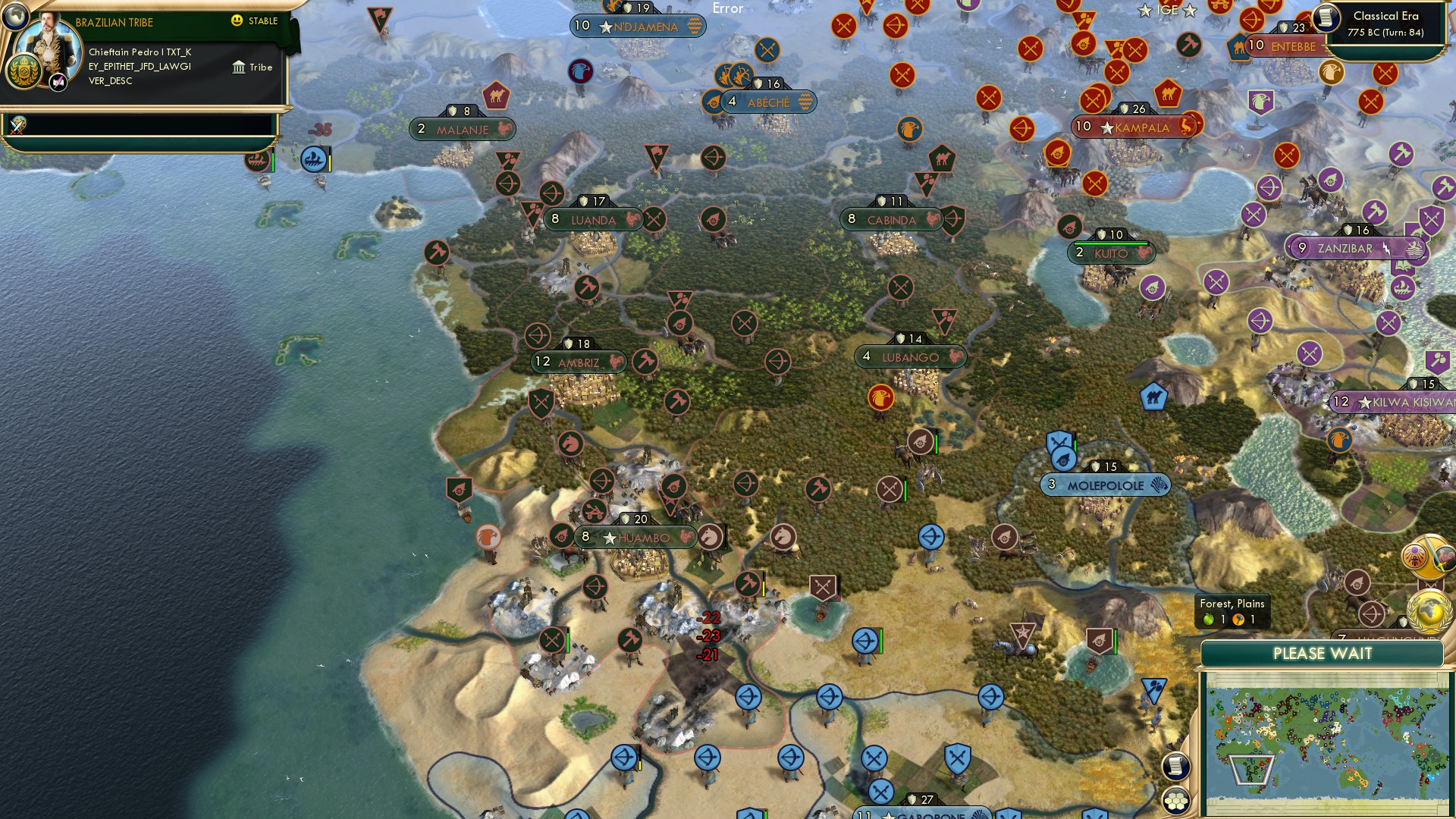This screenshot has width=1456, height=819.
Task: Click the STABLE smiley face indicator
Action: coord(236,20)
